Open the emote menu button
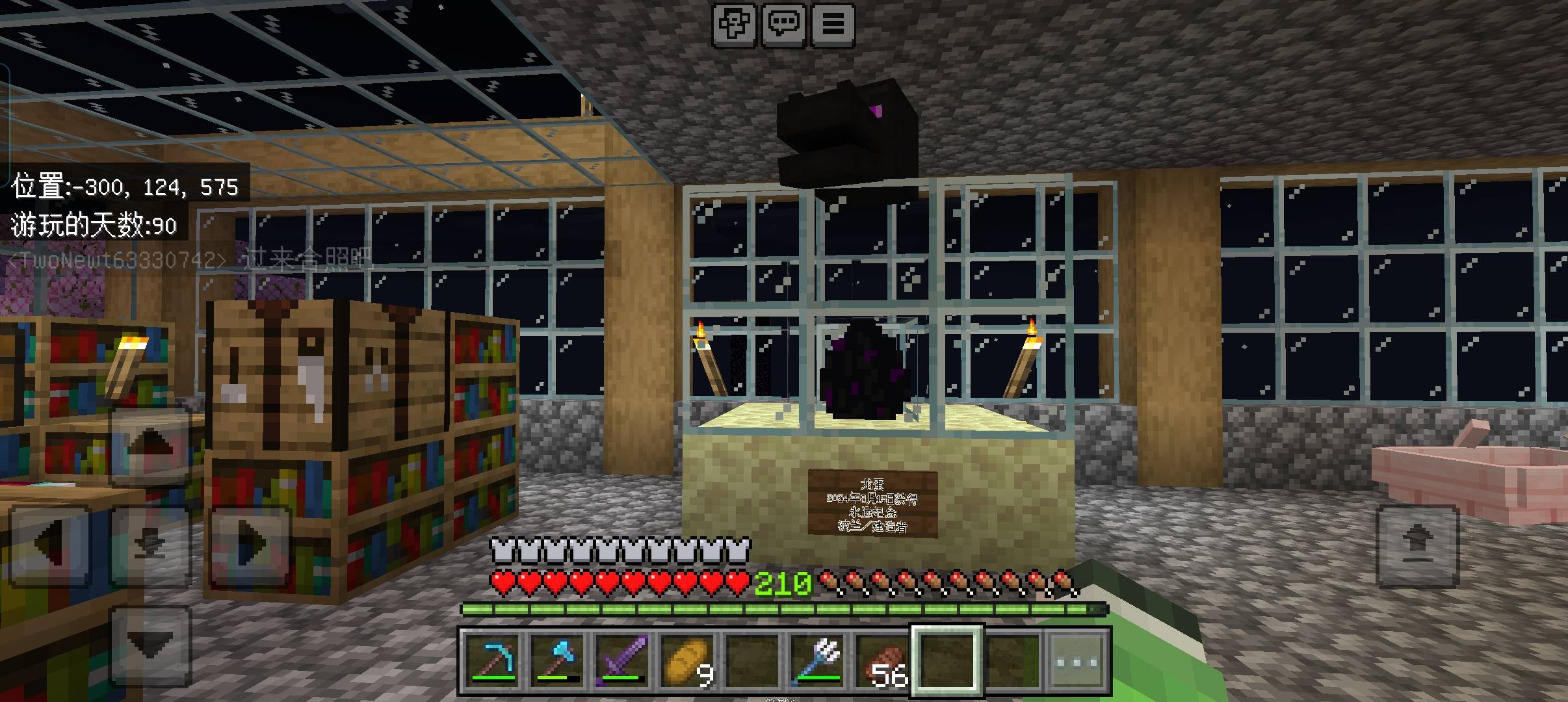Screen dimensions: 1568x702 tap(735, 25)
